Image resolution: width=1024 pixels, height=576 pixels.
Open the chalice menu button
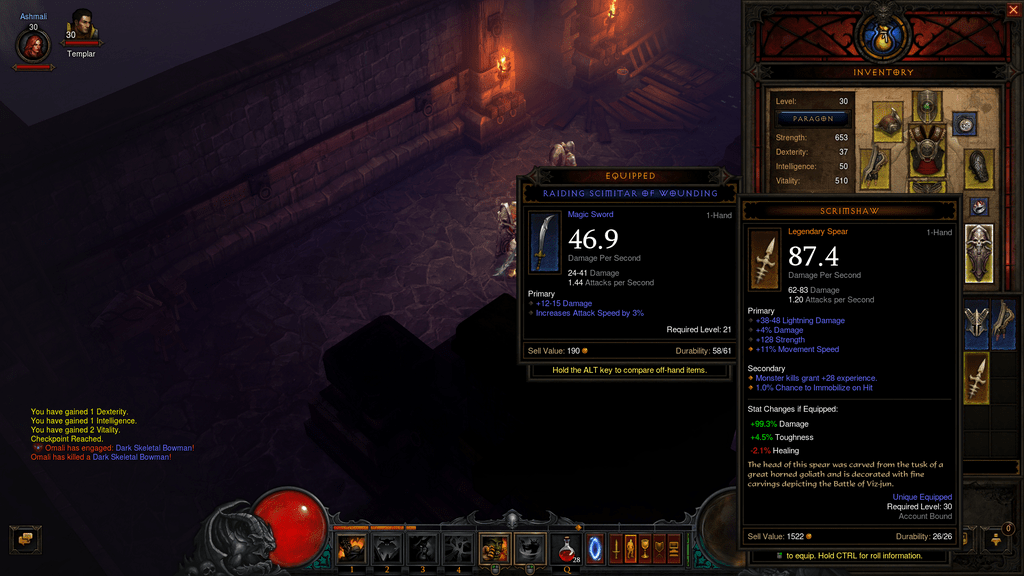click(645, 549)
